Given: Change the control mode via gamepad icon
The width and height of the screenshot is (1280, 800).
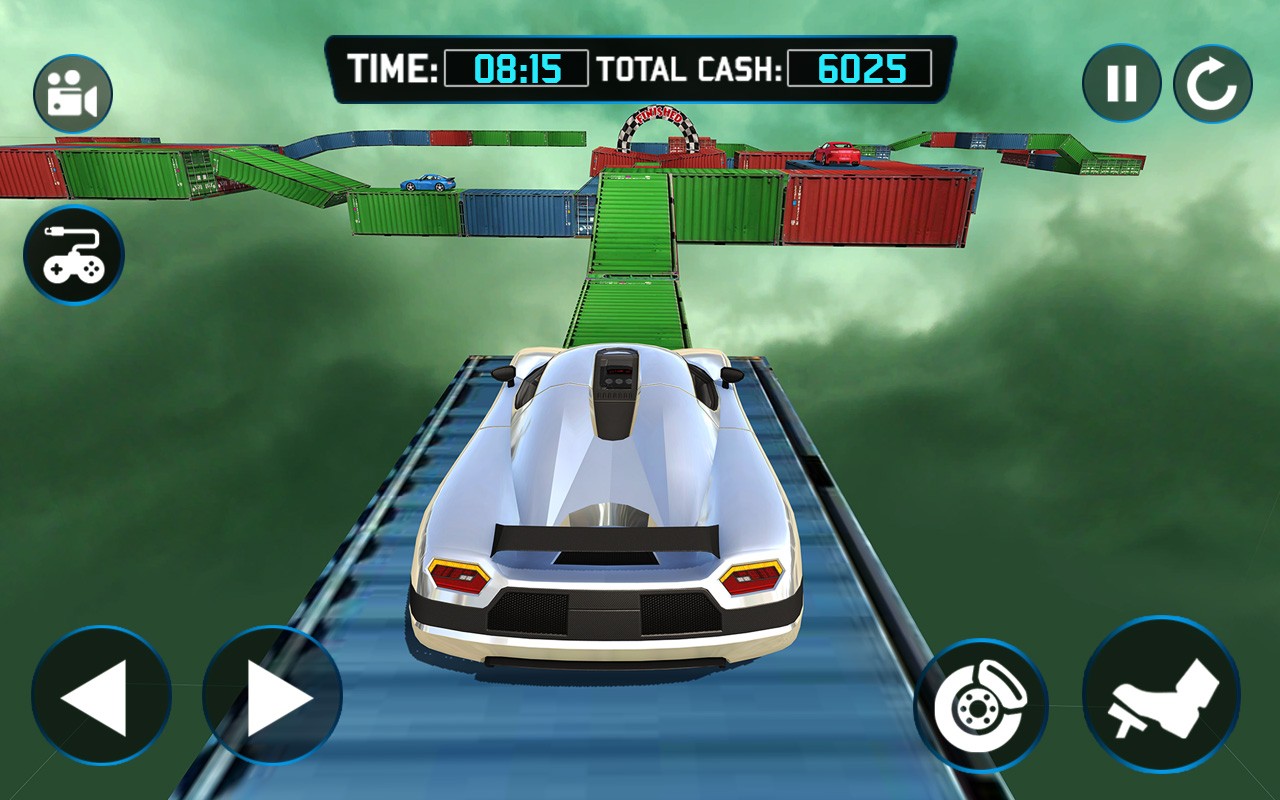Looking at the screenshot, I should (x=74, y=255).
